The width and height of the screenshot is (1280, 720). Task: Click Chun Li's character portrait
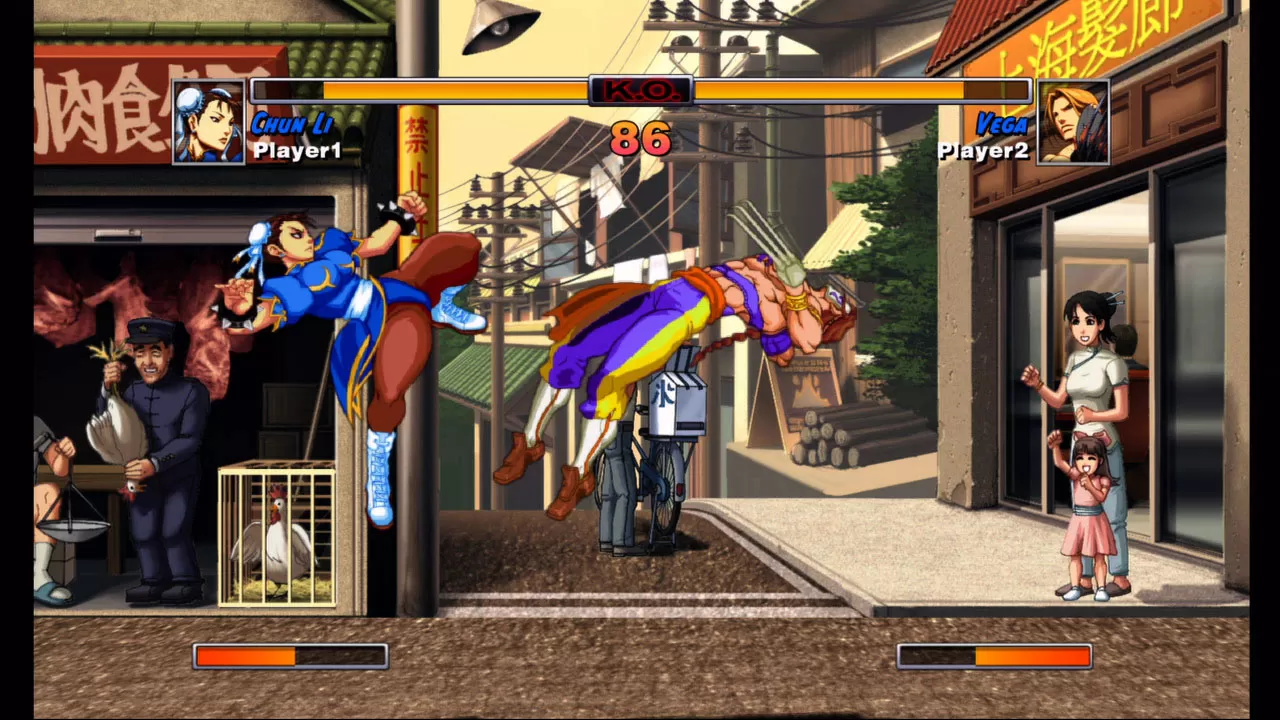click(x=209, y=122)
